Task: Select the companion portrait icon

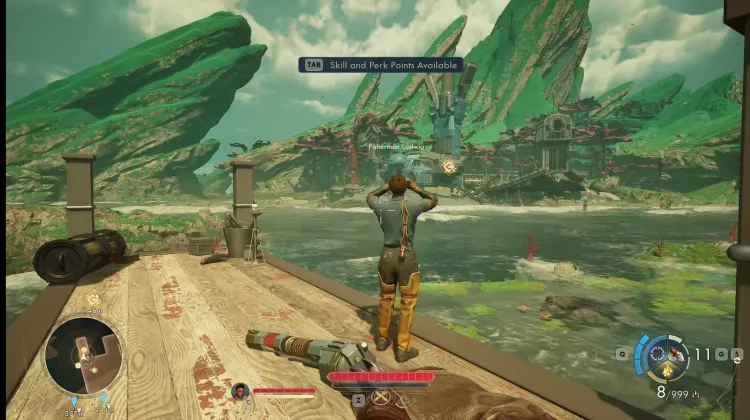Action: (x=240, y=391)
